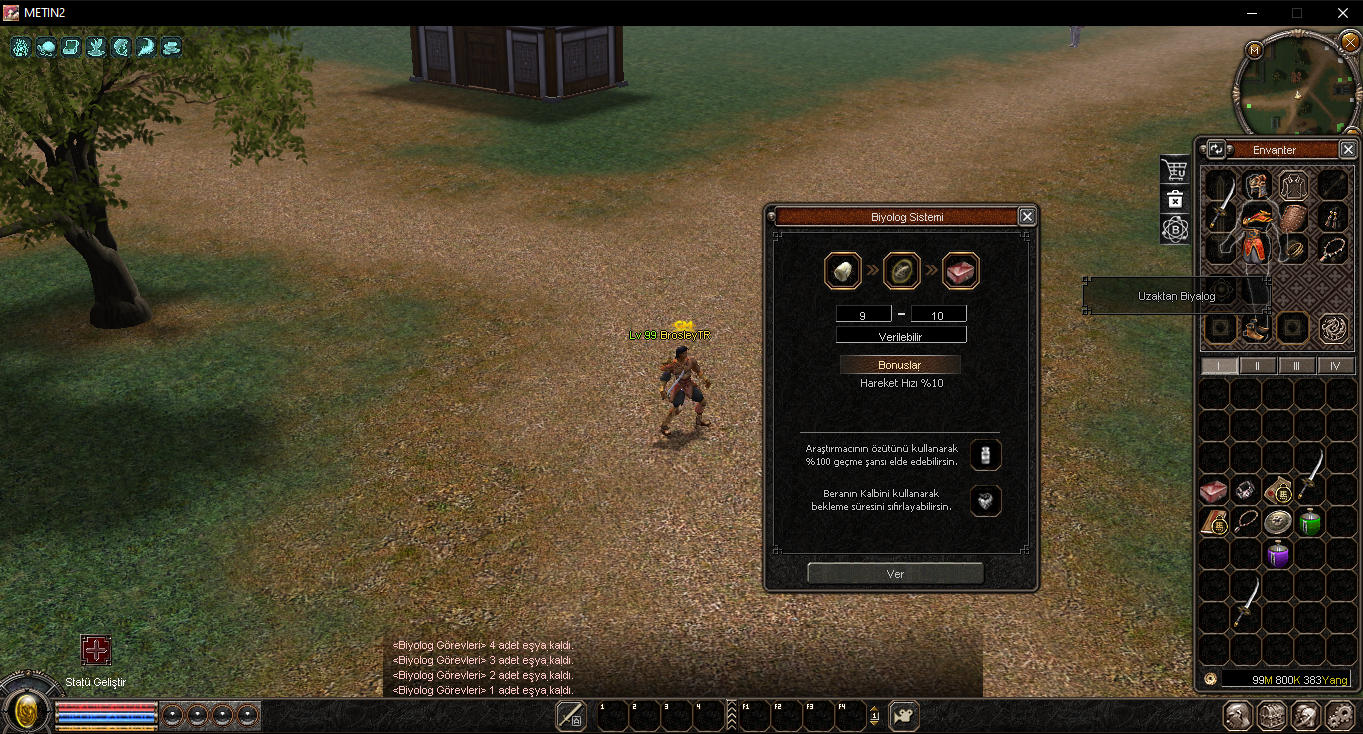Close the Biyolog Sistemi window
The width and height of the screenshot is (1363, 734).
tap(1026, 216)
